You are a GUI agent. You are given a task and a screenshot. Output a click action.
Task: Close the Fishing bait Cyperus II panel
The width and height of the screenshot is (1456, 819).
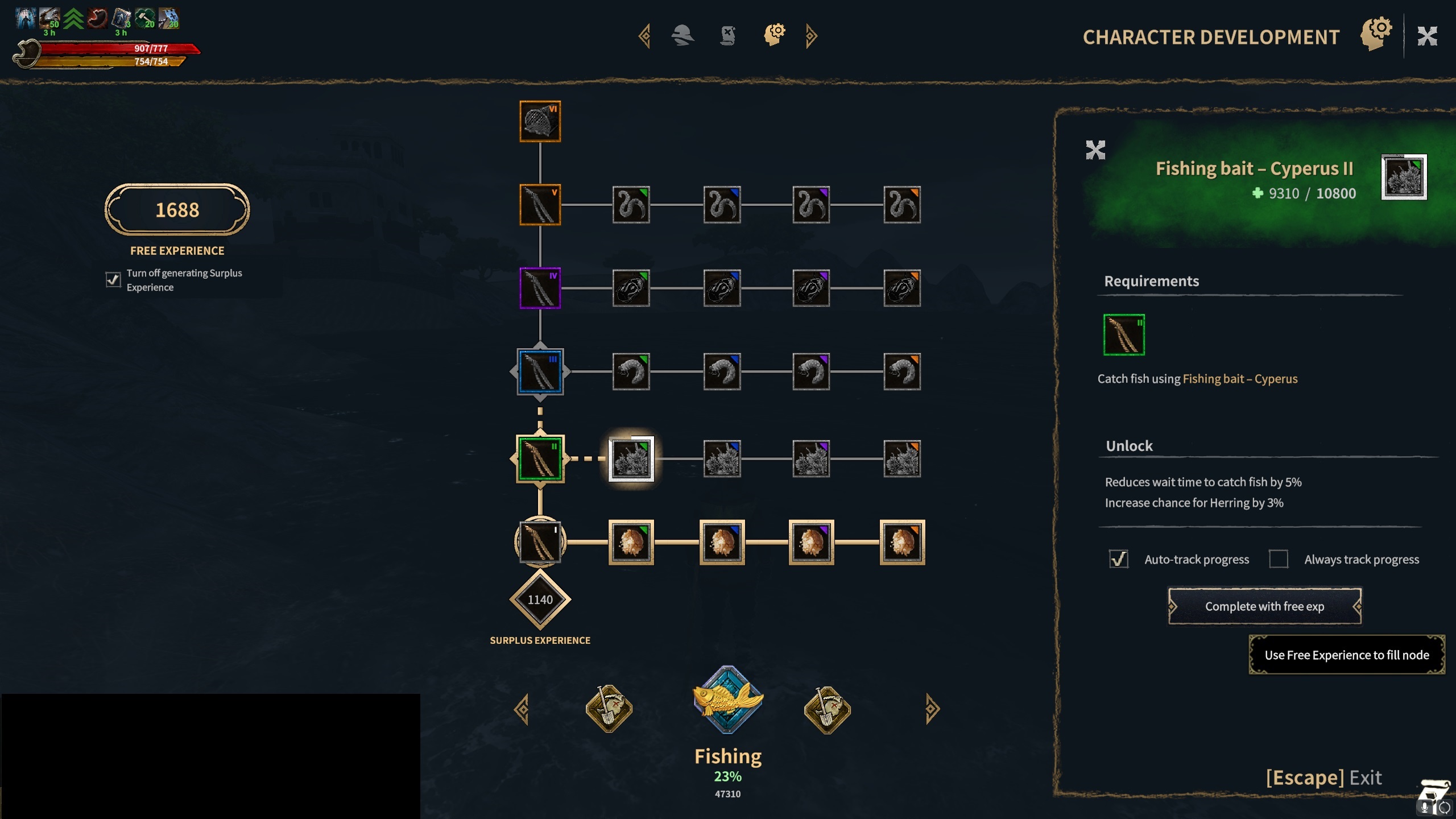(1095, 150)
